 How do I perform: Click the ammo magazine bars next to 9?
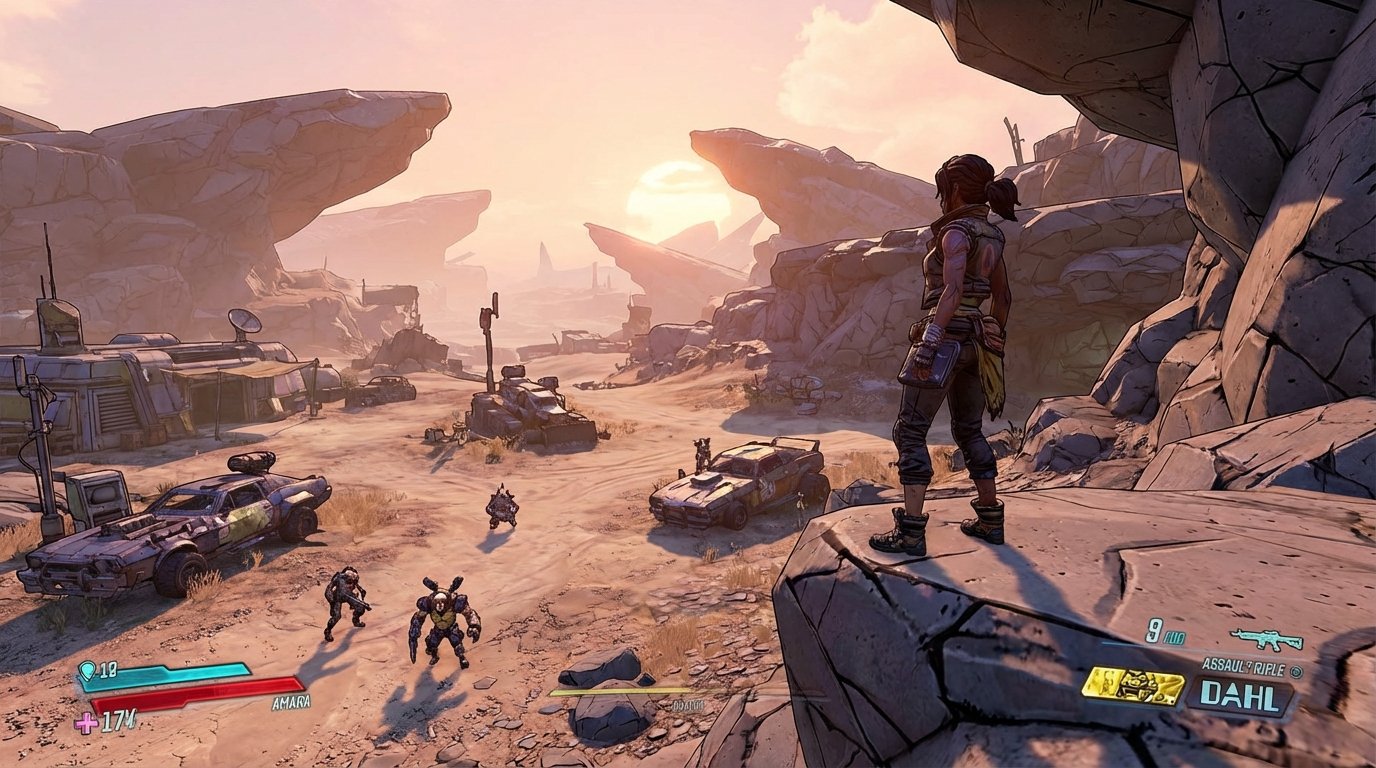1175,637
